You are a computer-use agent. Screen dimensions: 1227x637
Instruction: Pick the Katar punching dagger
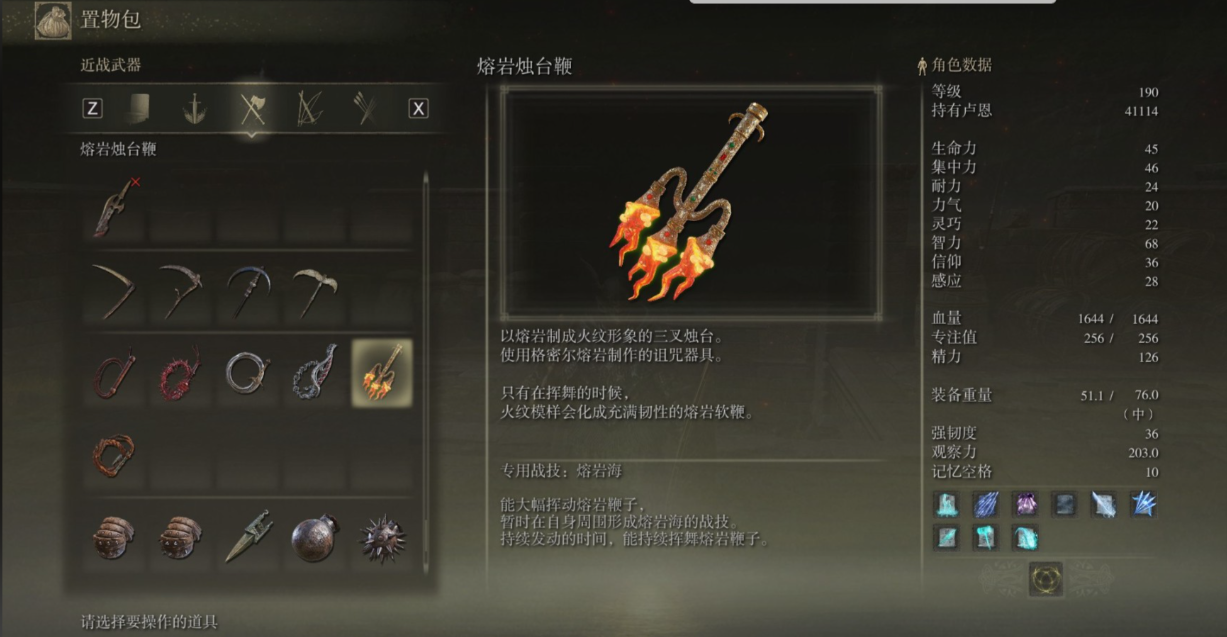247,537
